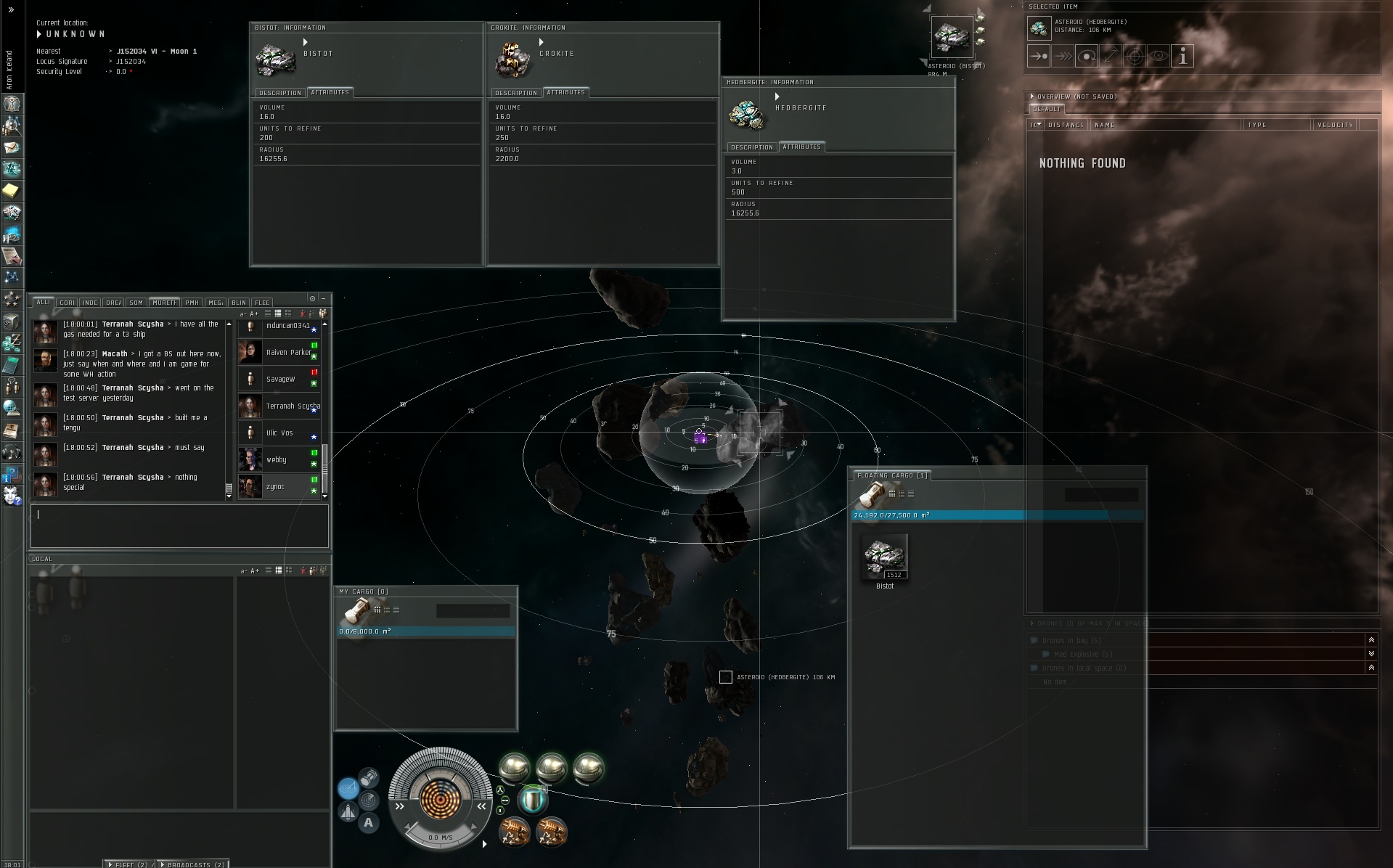The width and height of the screenshot is (1393, 868).
Task: Activate the shield module on the HUD
Action: click(x=531, y=800)
